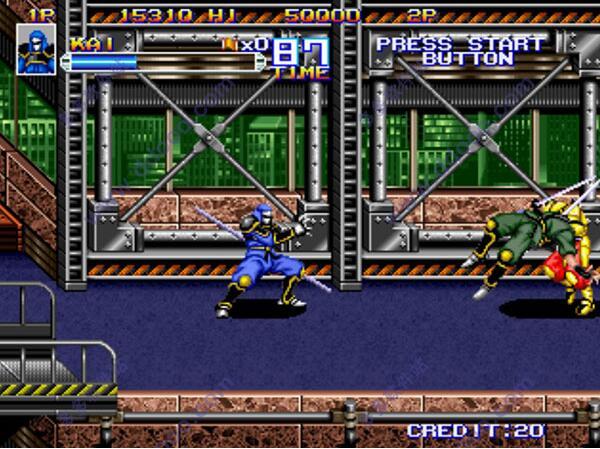Select the special item icon beside x0
600x449 pixels.
pyautogui.click(x=229, y=44)
